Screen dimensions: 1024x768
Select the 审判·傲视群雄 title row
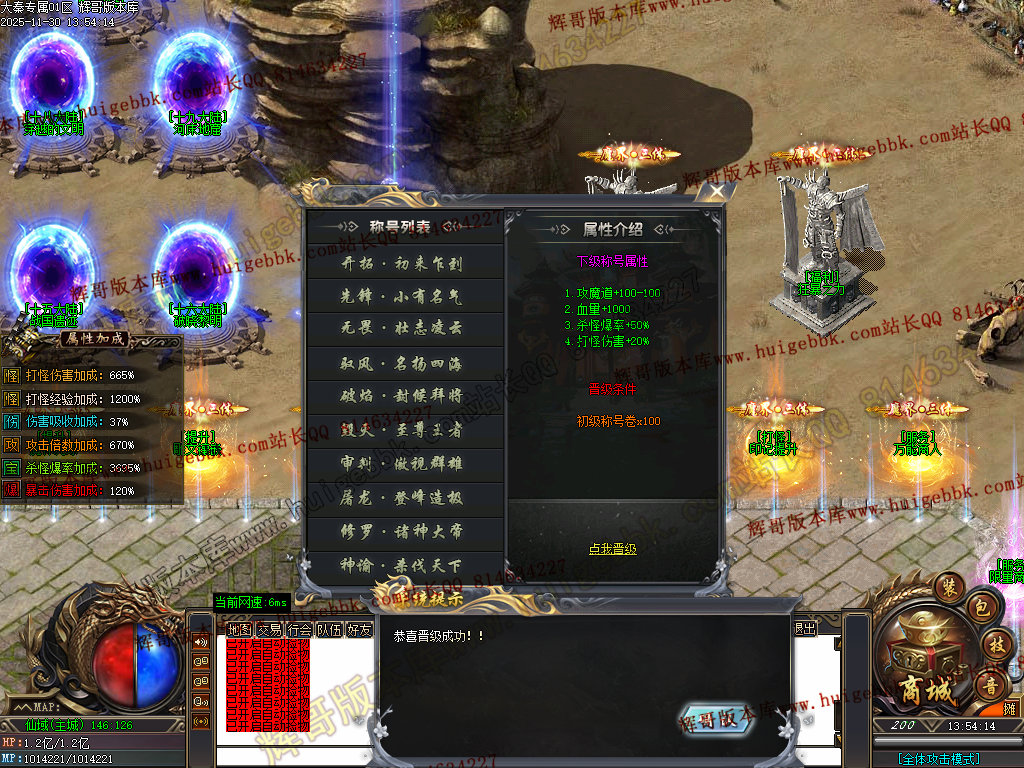point(404,464)
